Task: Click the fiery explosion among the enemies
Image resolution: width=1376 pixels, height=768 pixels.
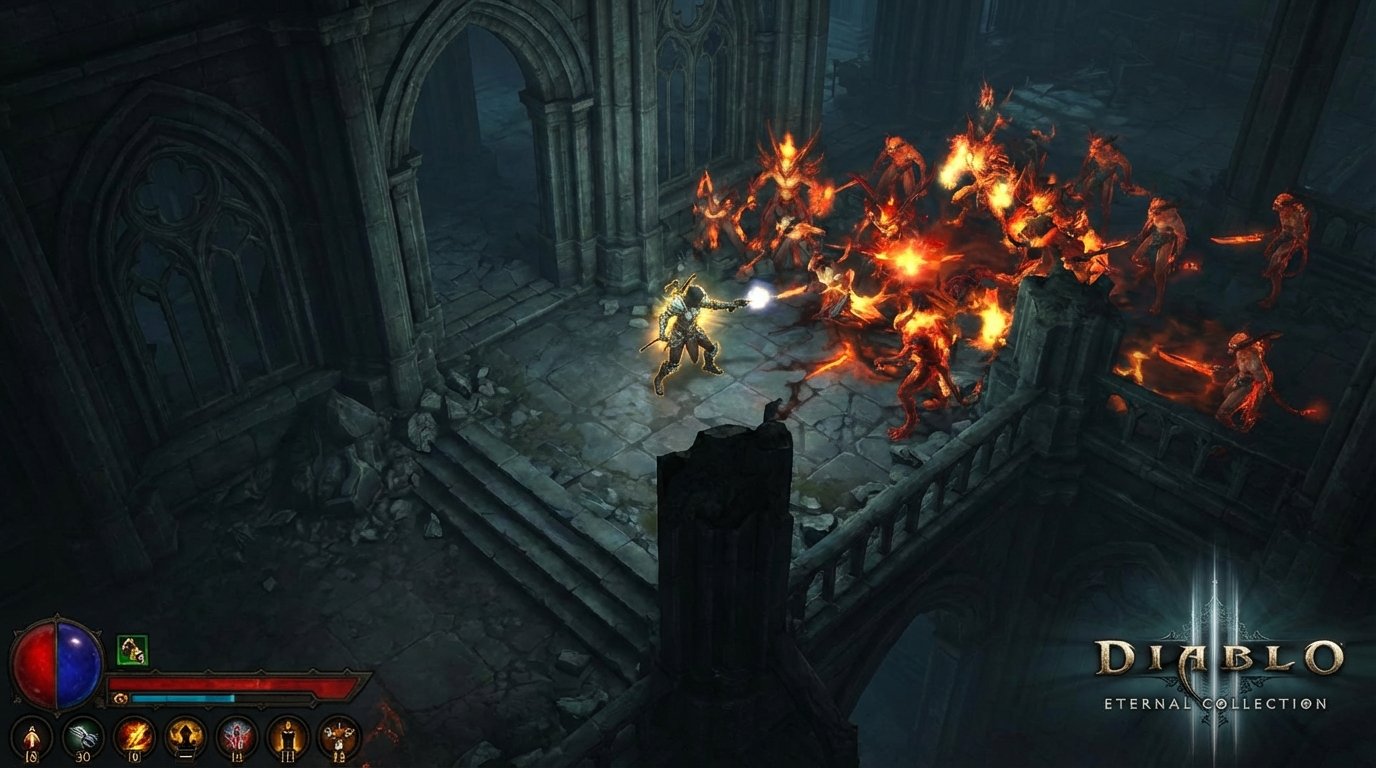Action: coord(908,263)
